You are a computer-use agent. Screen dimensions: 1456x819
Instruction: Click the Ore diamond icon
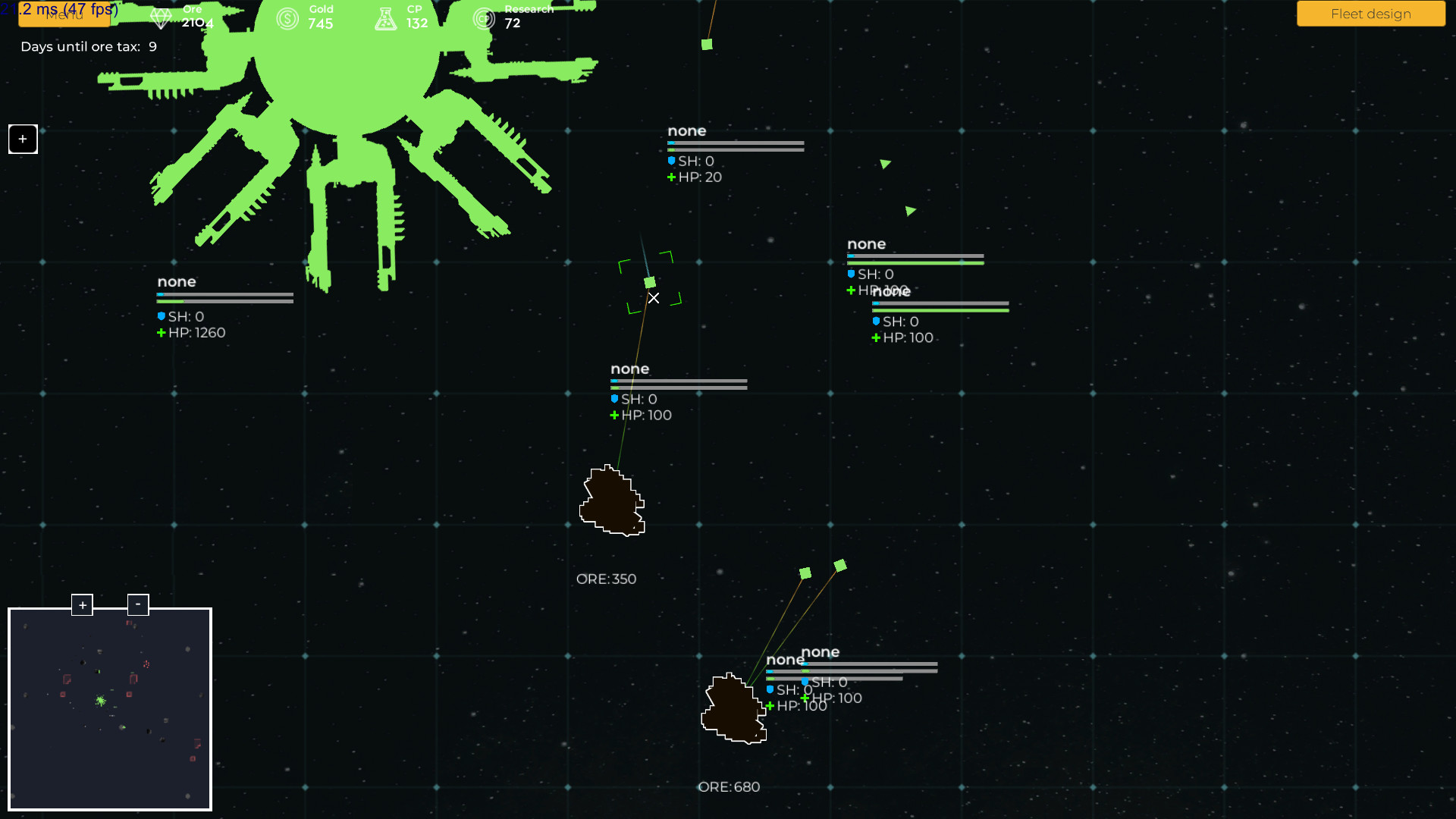[162, 17]
